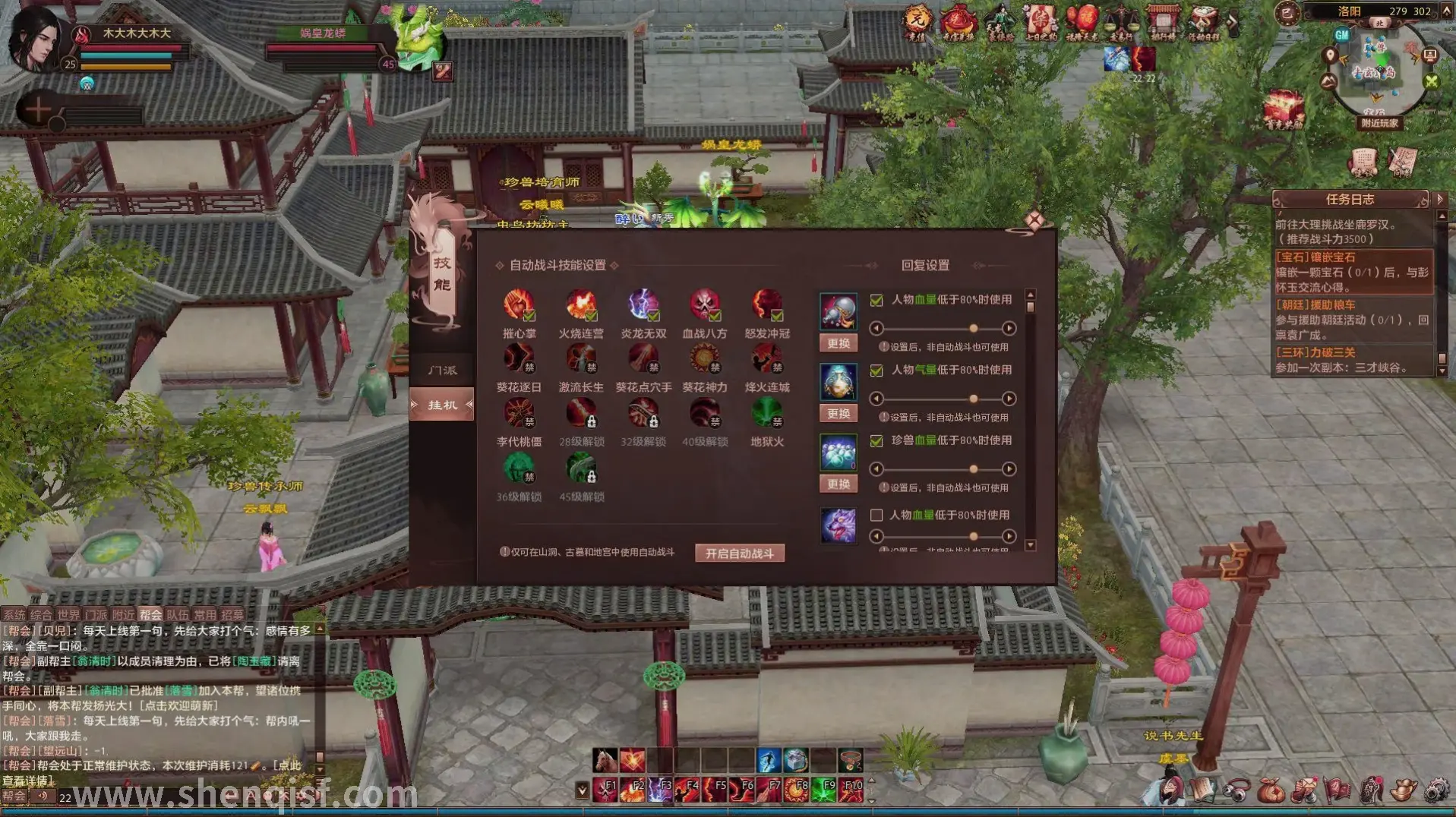Toggle the 炎龙无双 skill icon

click(x=643, y=305)
